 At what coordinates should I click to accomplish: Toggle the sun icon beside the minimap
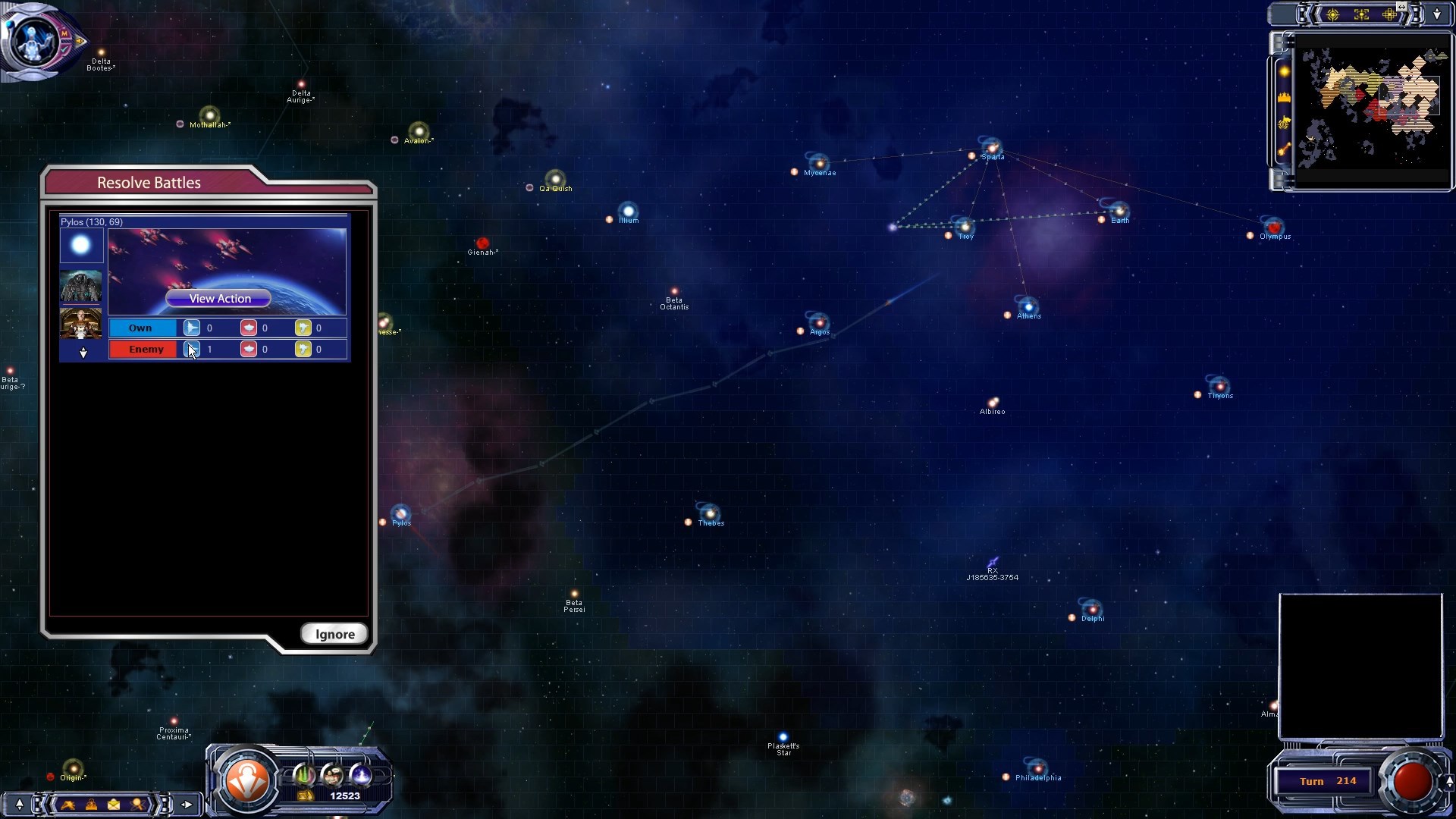point(1285,71)
